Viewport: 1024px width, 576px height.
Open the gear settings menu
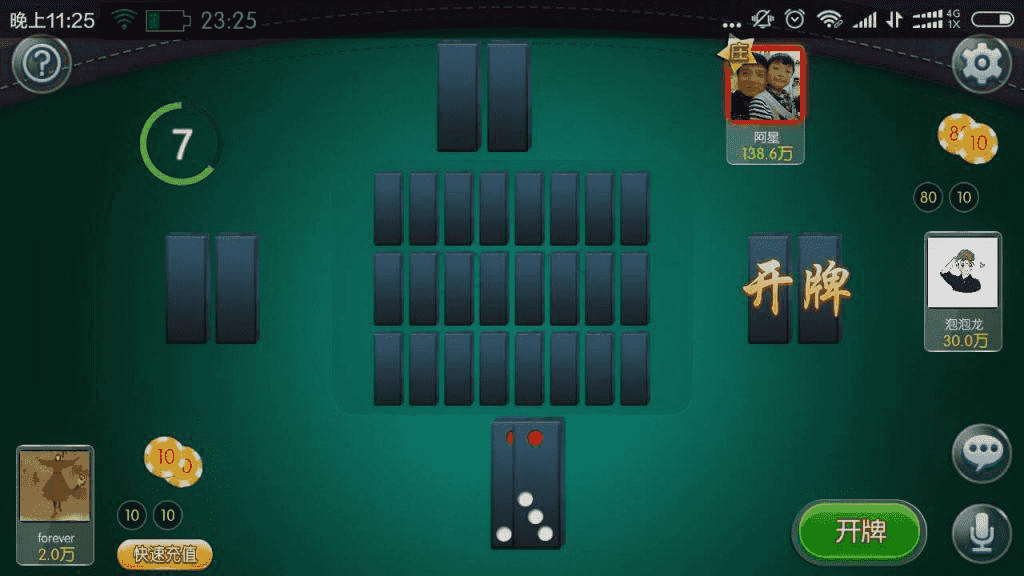982,64
